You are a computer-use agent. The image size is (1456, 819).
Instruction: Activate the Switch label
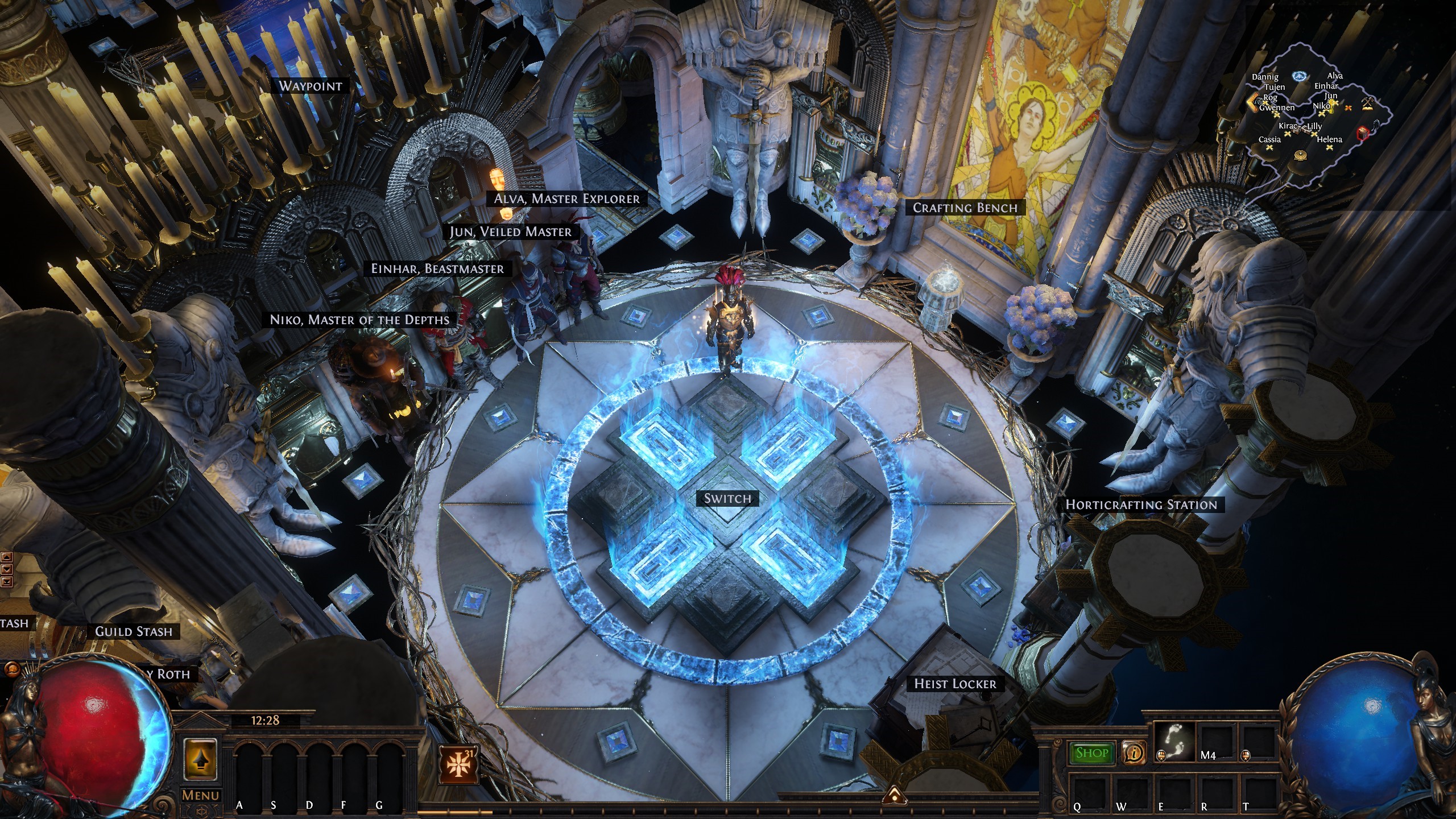[727, 498]
